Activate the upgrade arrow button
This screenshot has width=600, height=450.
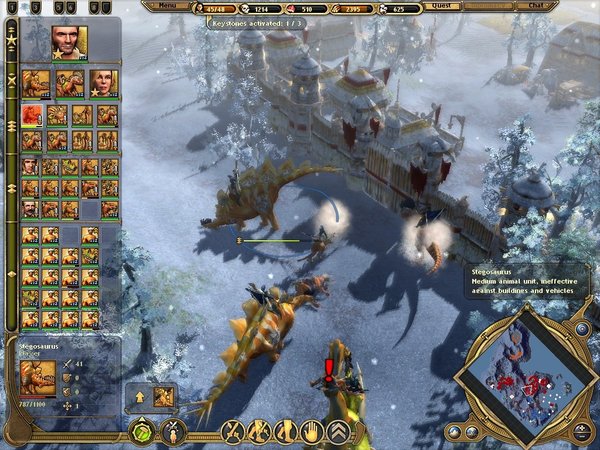[140, 397]
